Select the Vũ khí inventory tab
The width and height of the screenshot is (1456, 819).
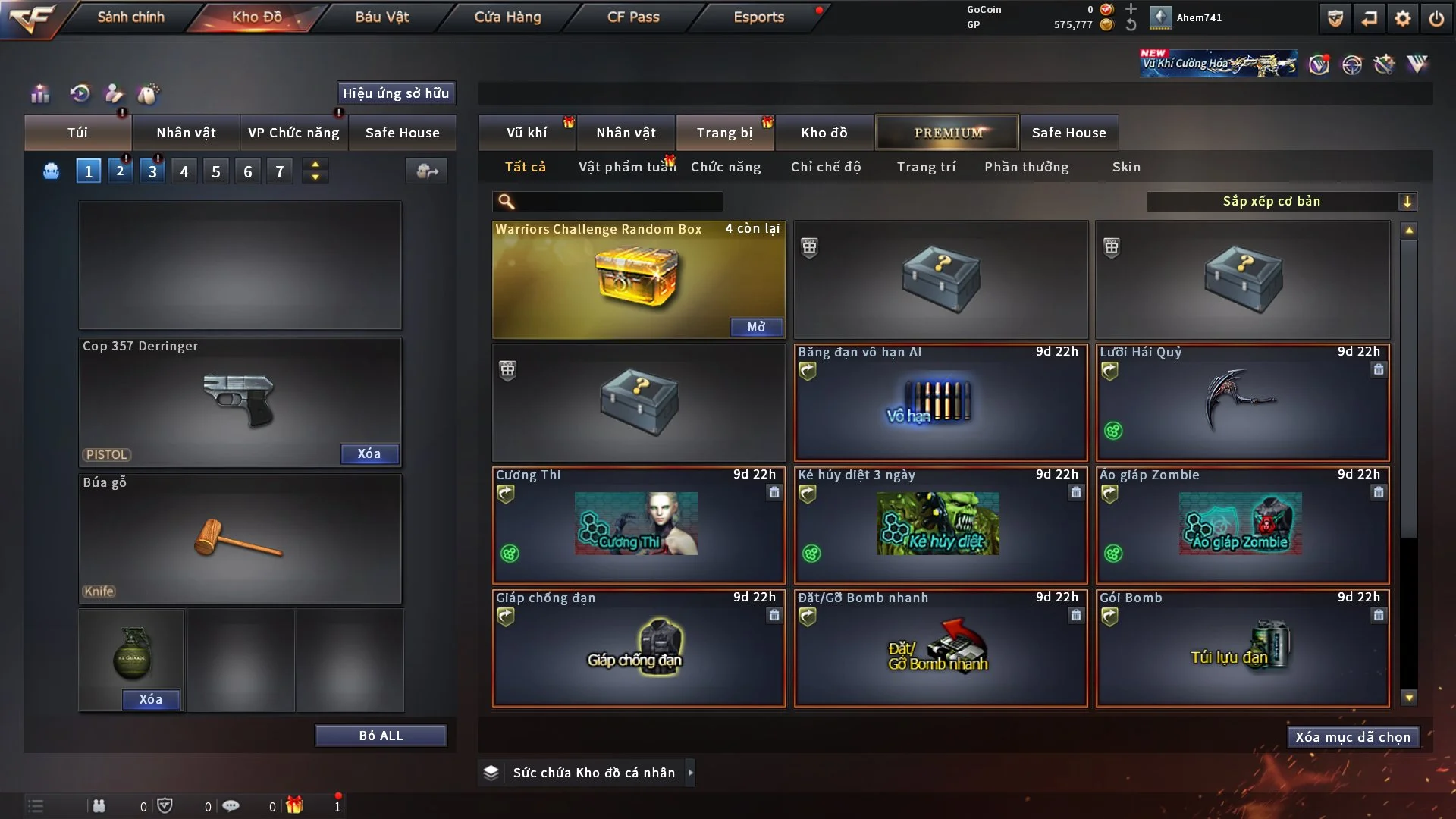(526, 133)
